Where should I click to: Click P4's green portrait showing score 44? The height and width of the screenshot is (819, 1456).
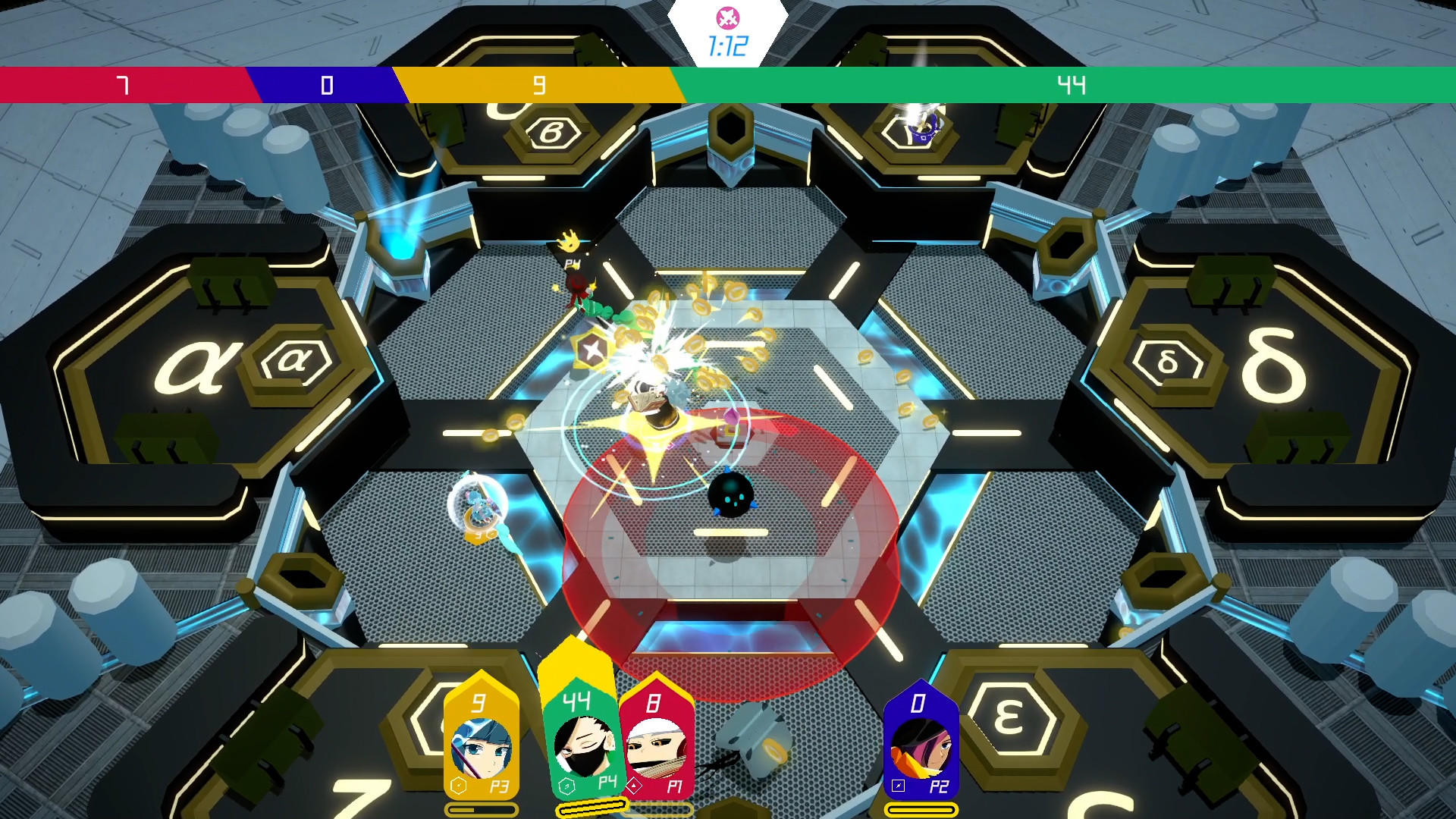click(x=582, y=745)
